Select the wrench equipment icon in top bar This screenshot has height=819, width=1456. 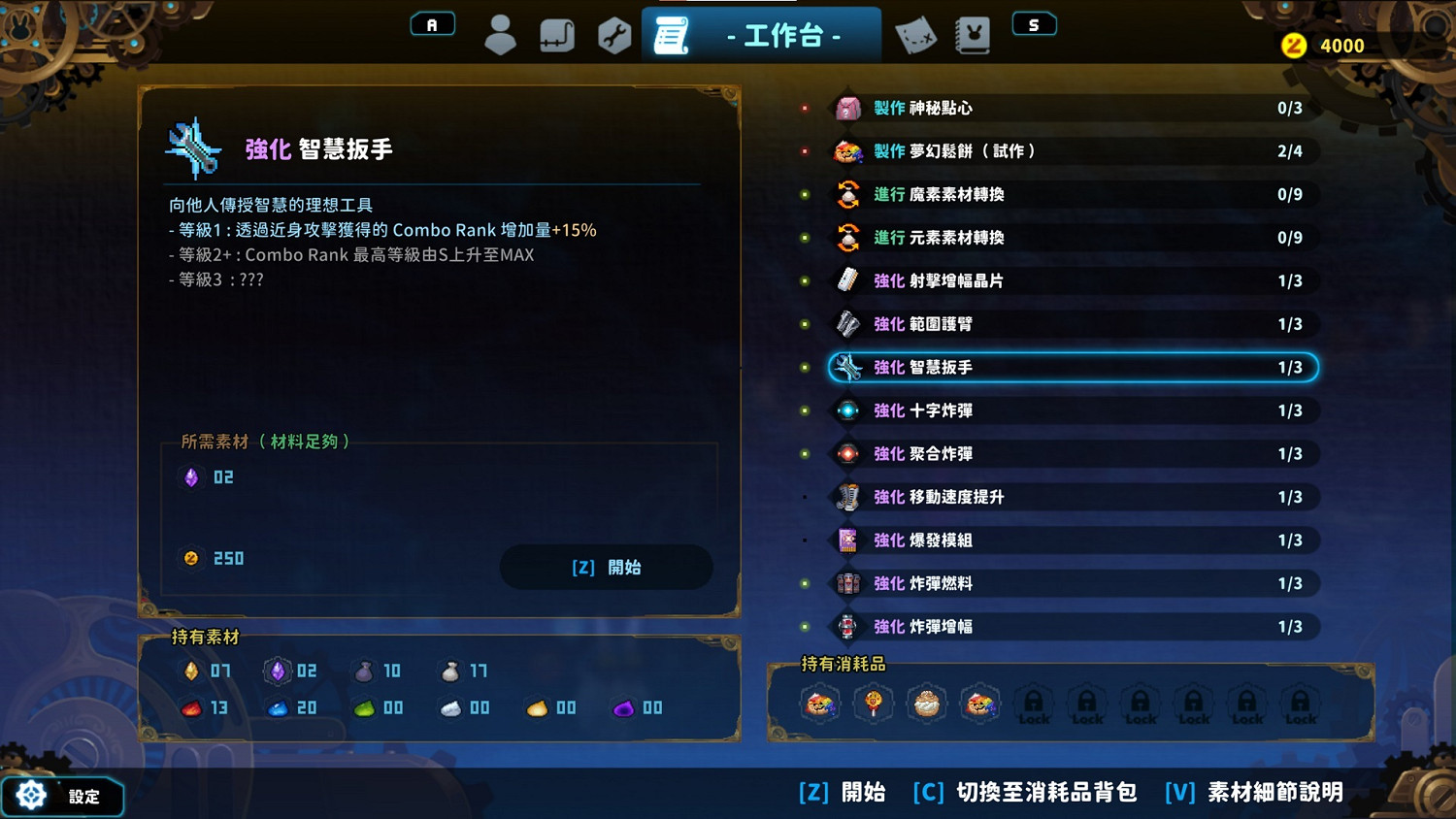click(x=613, y=33)
